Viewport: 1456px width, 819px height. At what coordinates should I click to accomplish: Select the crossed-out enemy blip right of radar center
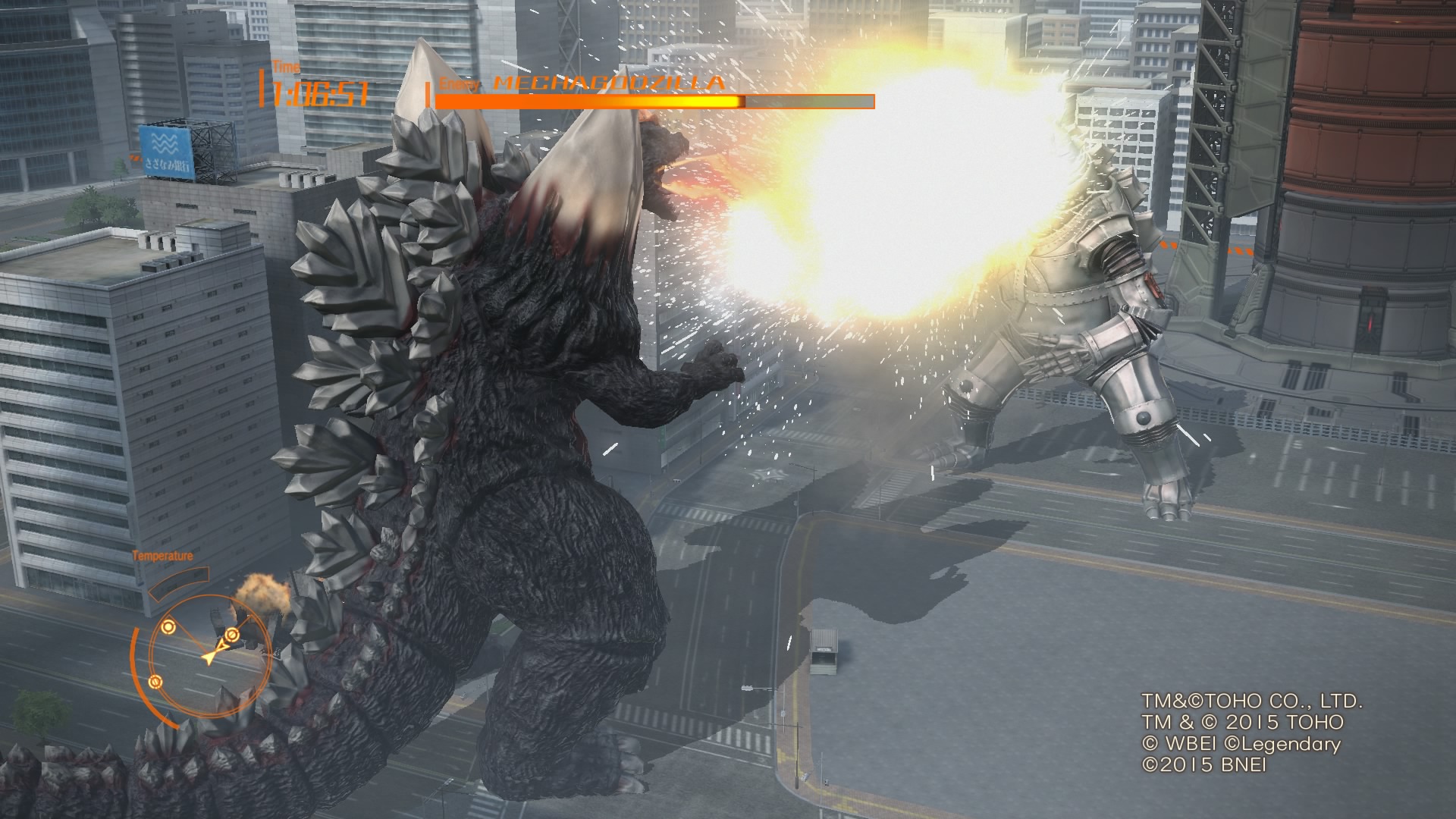pos(232,635)
